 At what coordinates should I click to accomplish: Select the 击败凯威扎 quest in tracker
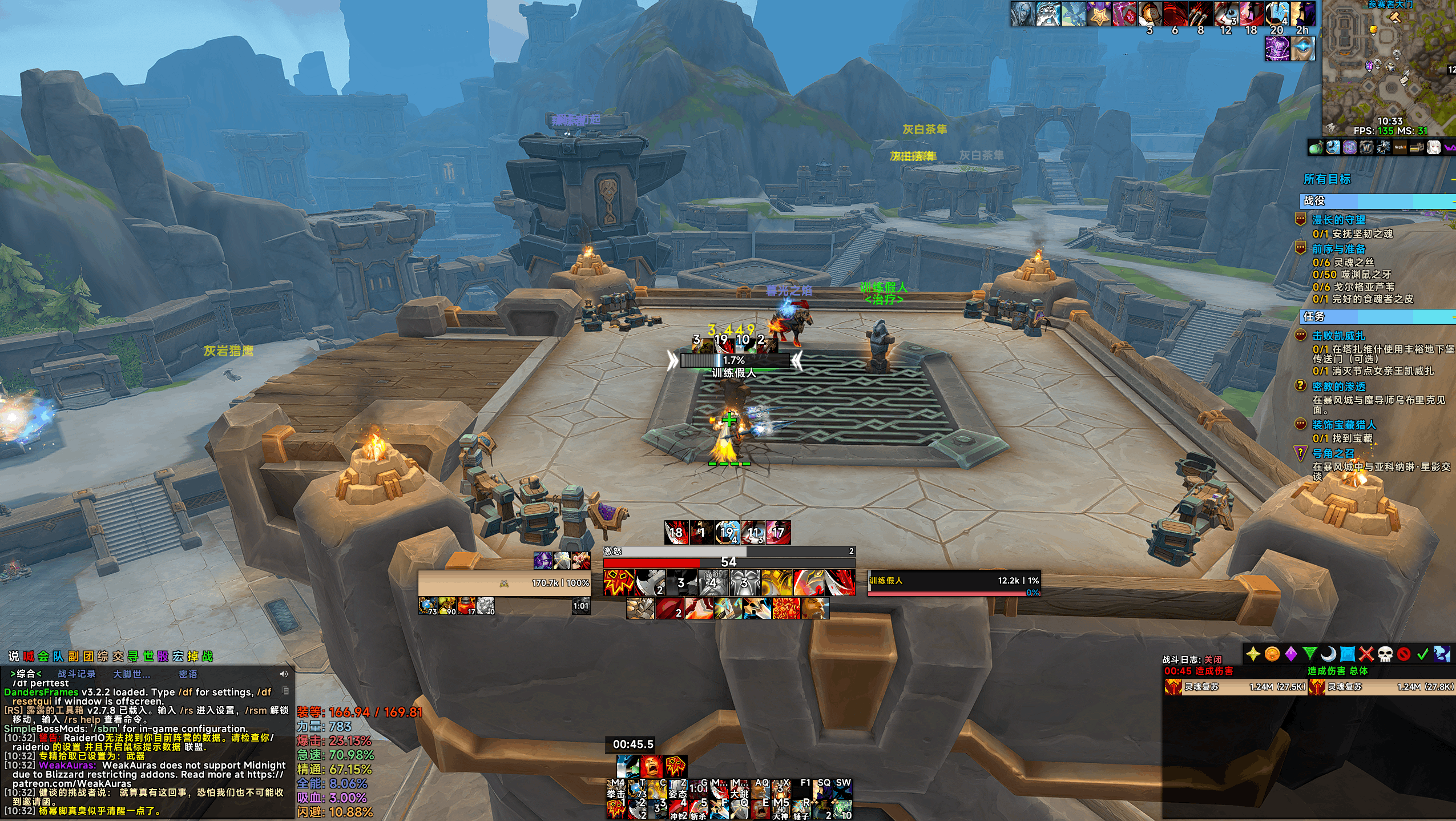(x=1338, y=336)
